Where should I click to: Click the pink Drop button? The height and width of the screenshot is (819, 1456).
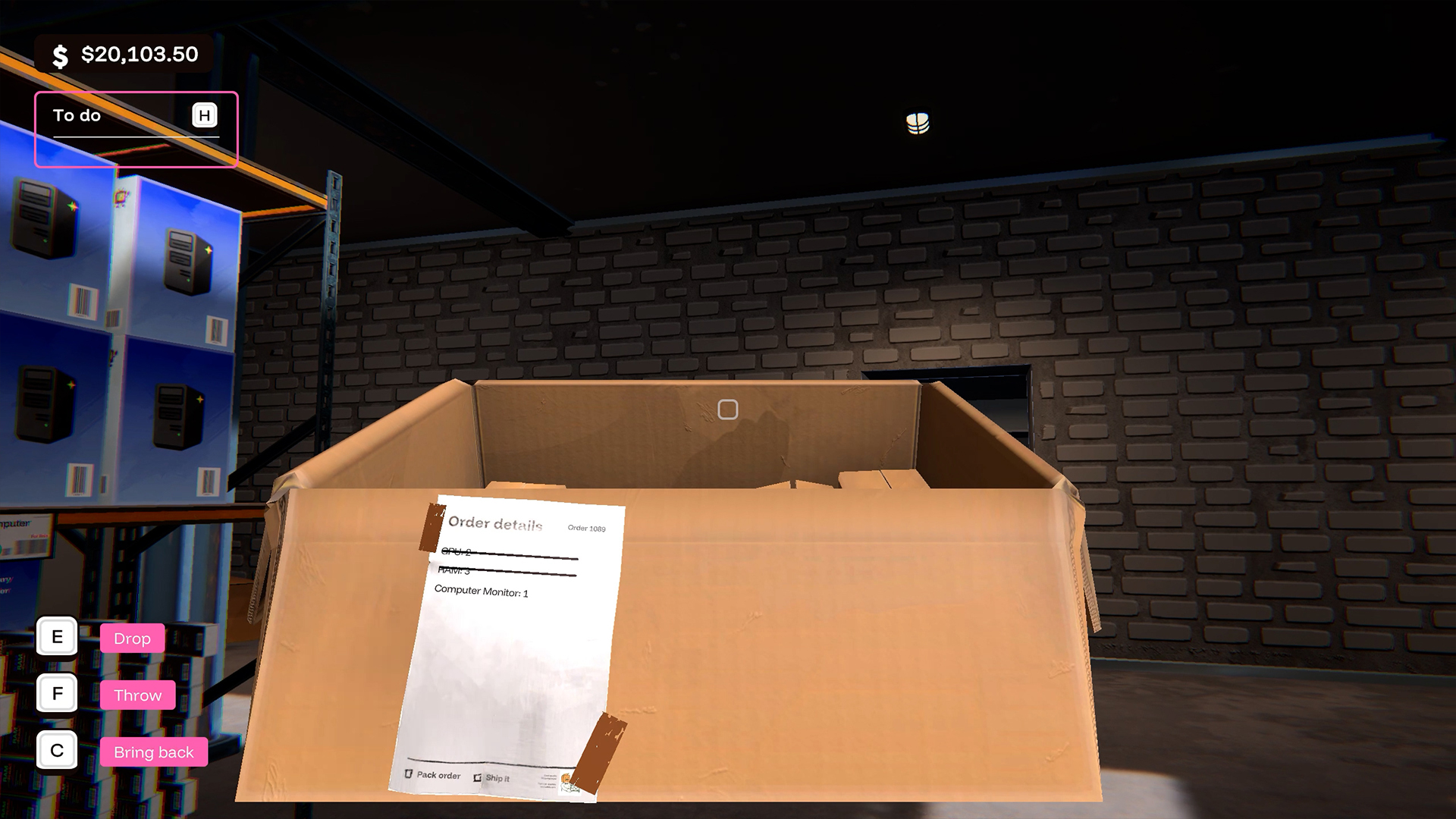[131, 638]
